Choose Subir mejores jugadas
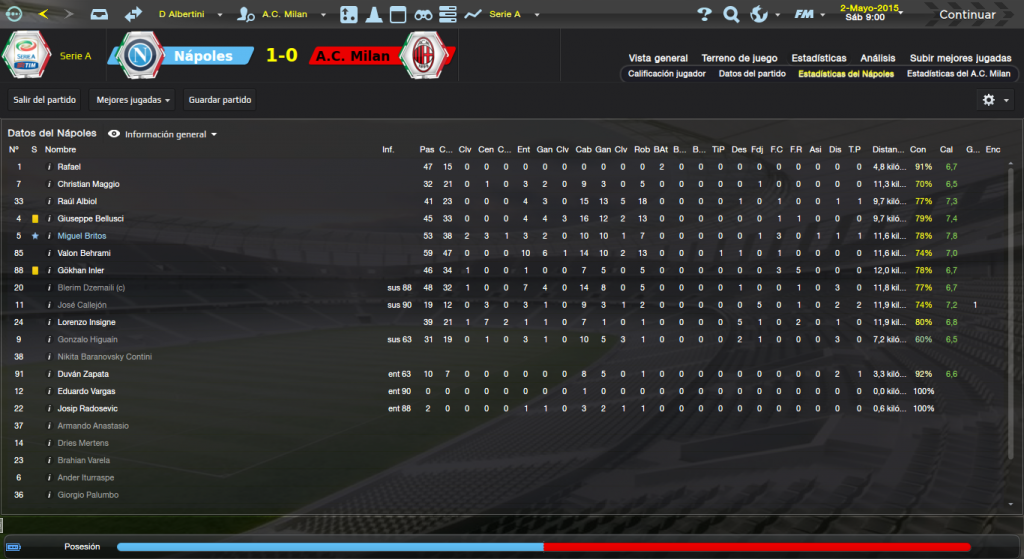 point(960,58)
